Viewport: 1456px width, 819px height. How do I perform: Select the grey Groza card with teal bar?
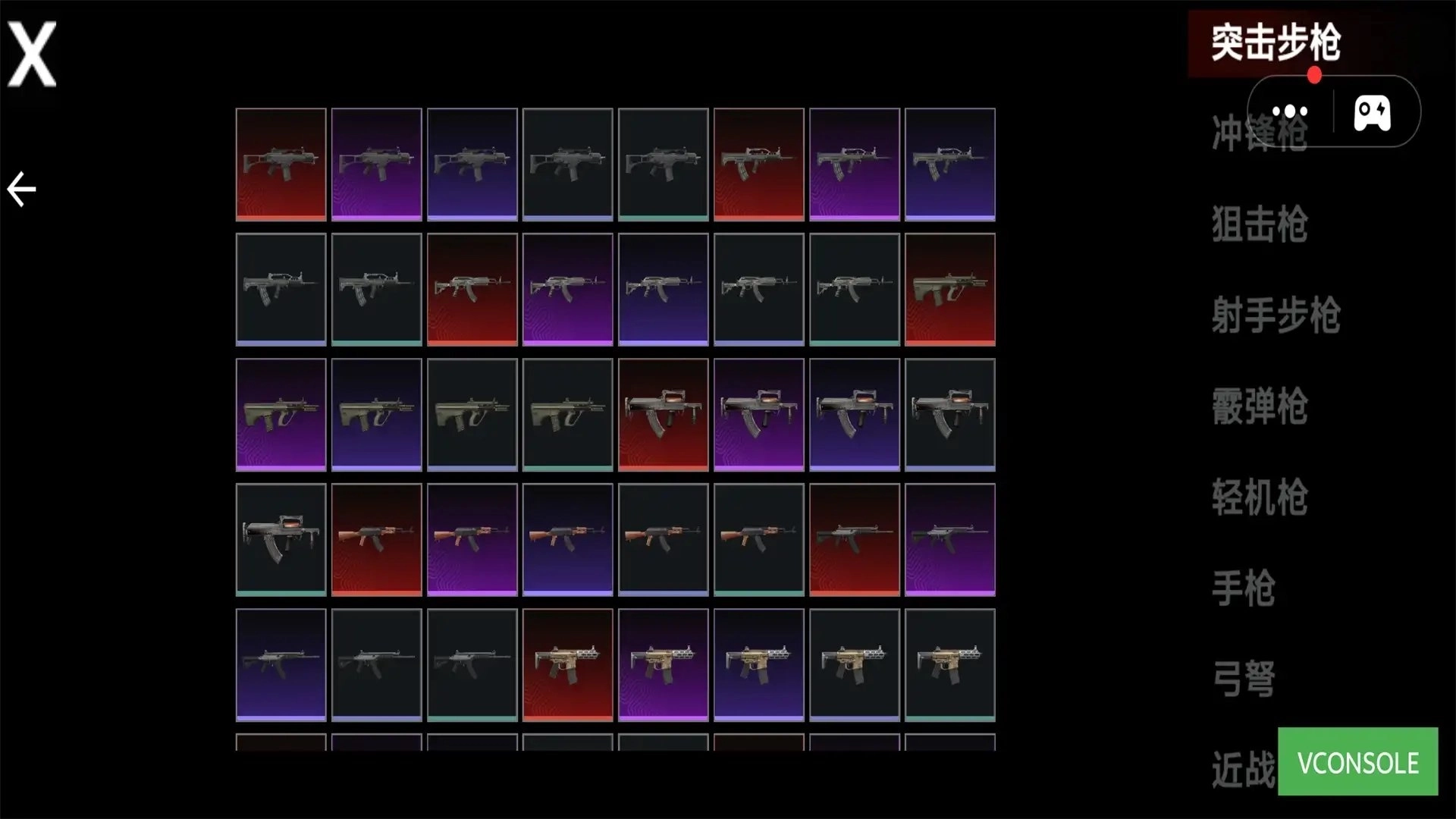pos(281,539)
